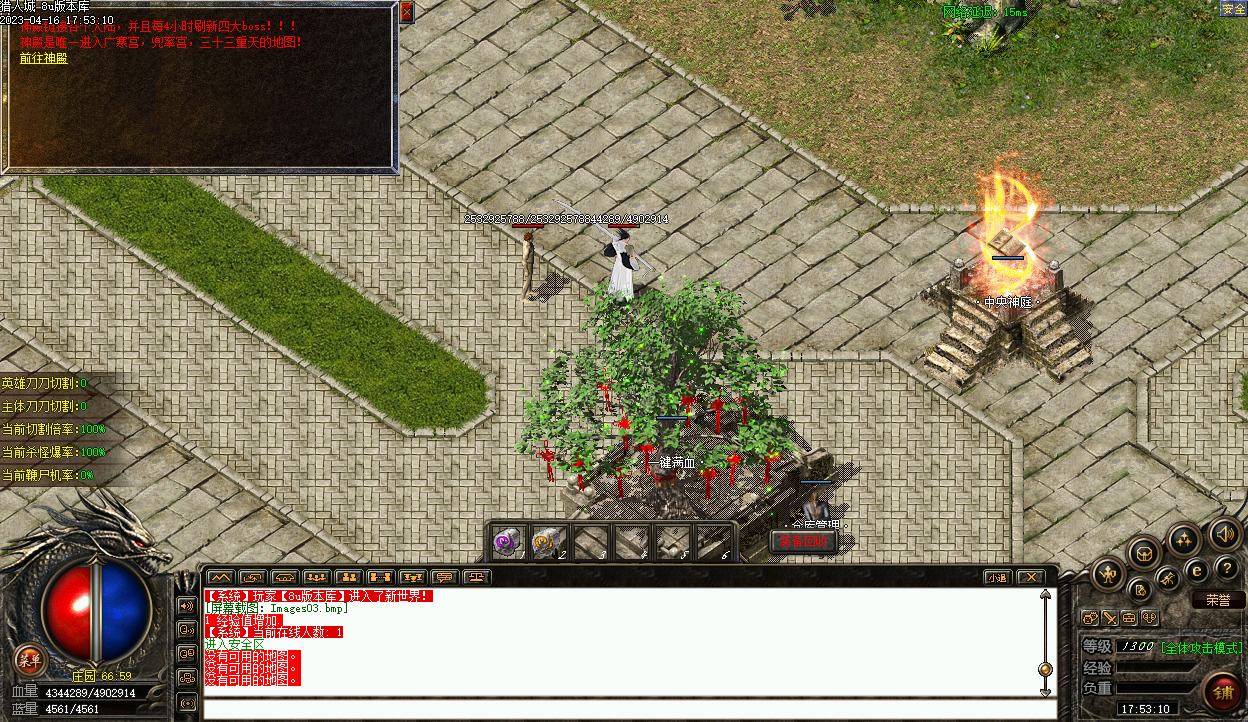Open the round 菜单 menu button
The height and width of the screenshot is (722, 1248).
click(31, 659)
